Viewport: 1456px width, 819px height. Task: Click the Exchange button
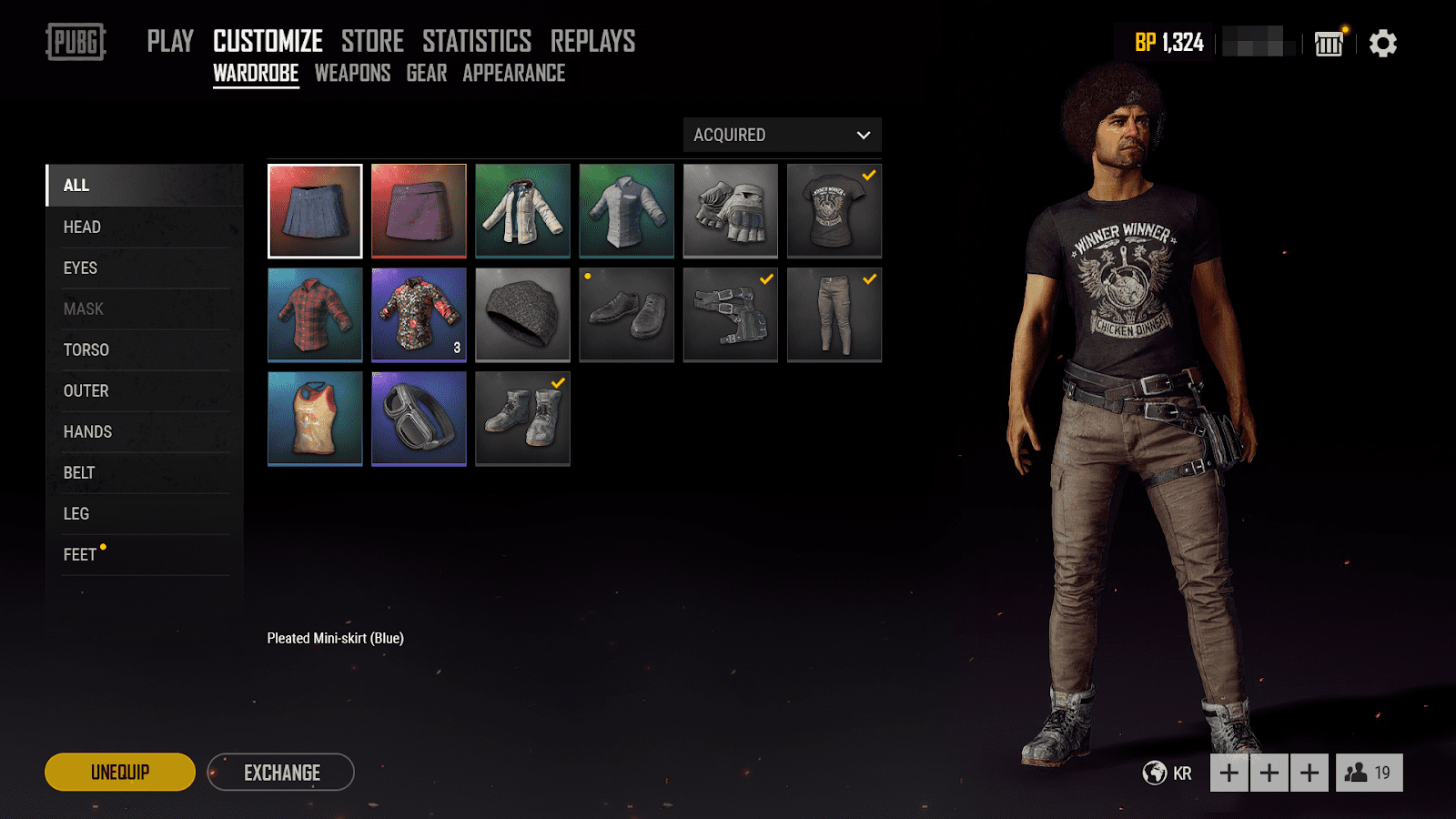[281, 773]
